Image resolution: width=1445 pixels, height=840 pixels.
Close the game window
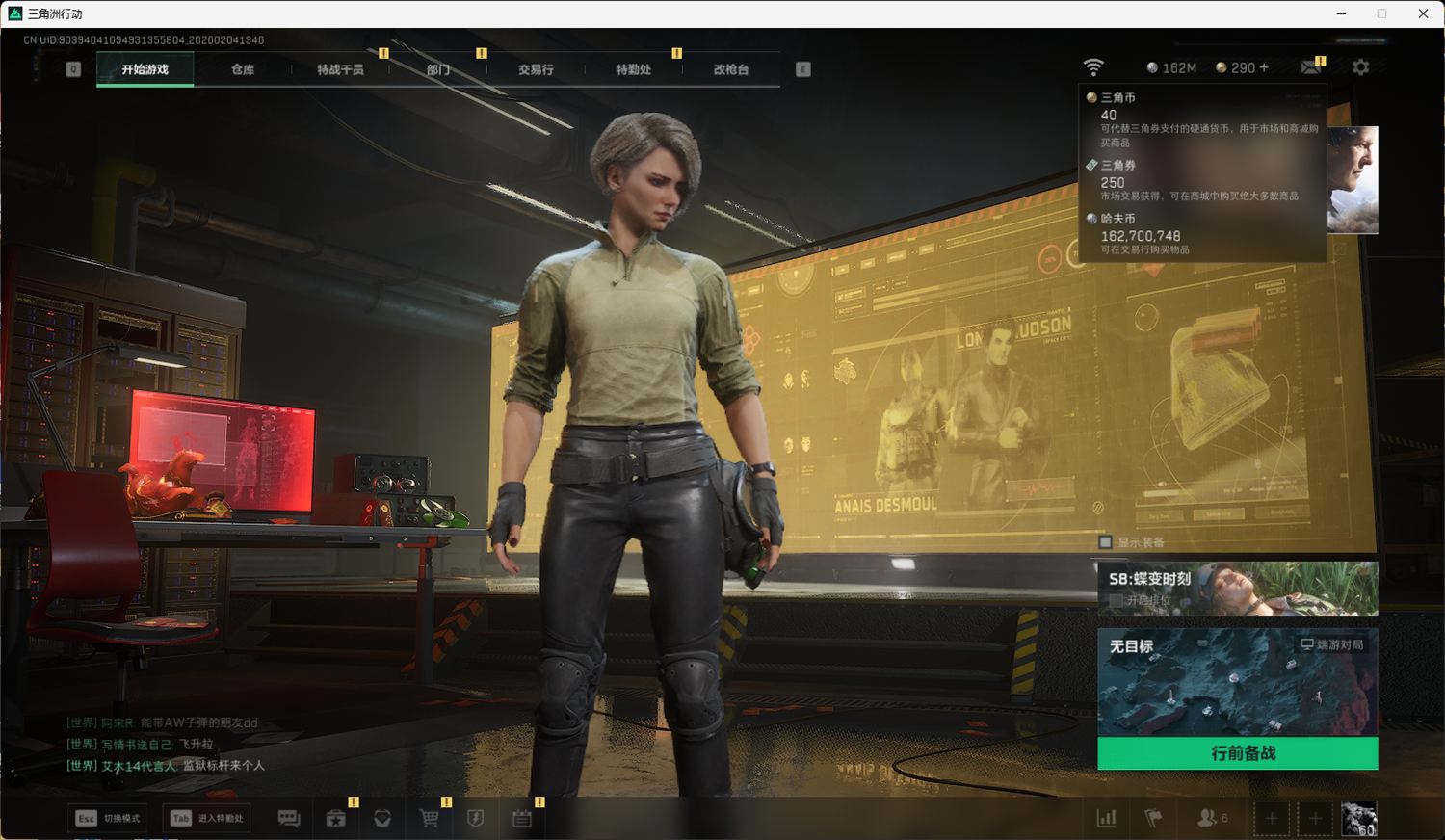coord(1423,13)
